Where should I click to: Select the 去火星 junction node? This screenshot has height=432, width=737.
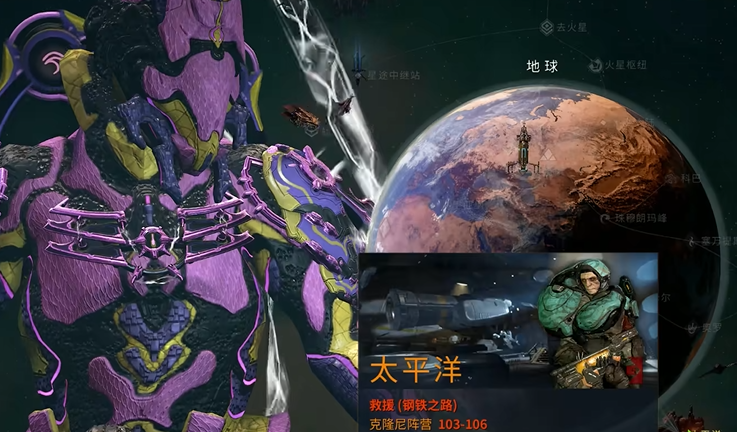(x=547, y=28)
